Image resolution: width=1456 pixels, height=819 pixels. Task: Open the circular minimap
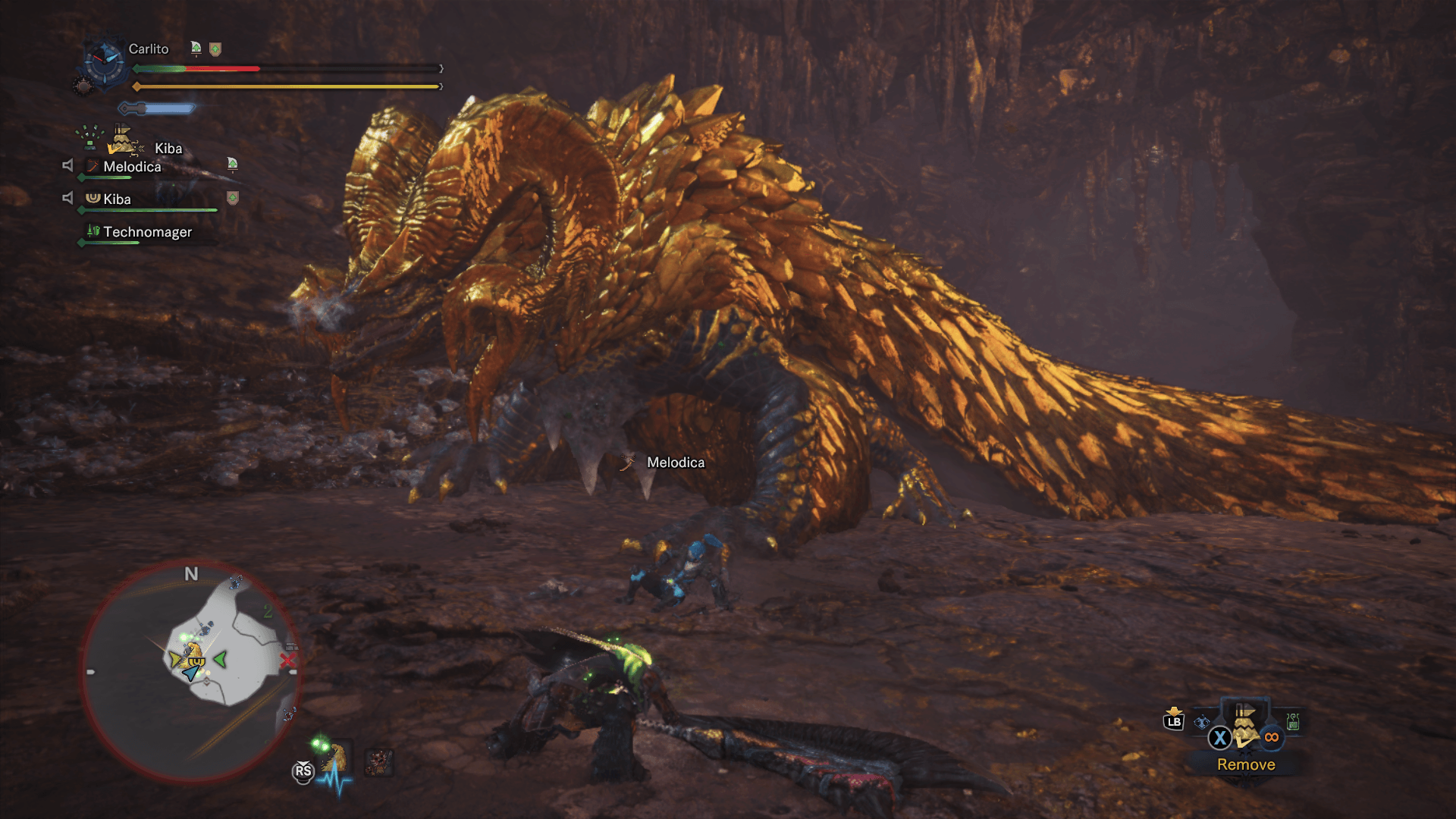click(x=190, y=671)
